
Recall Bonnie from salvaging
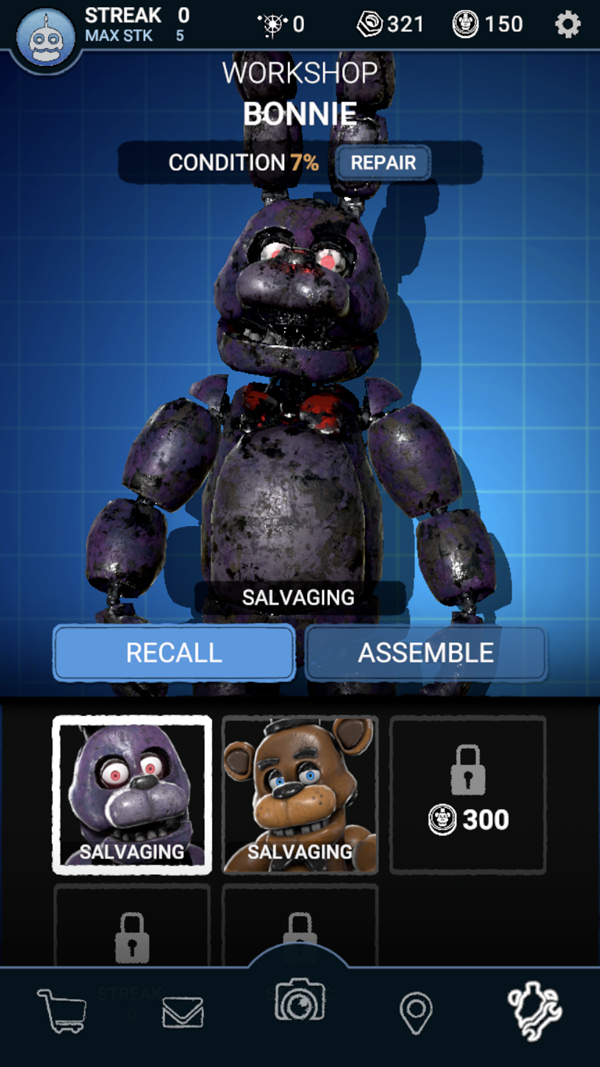174,653
